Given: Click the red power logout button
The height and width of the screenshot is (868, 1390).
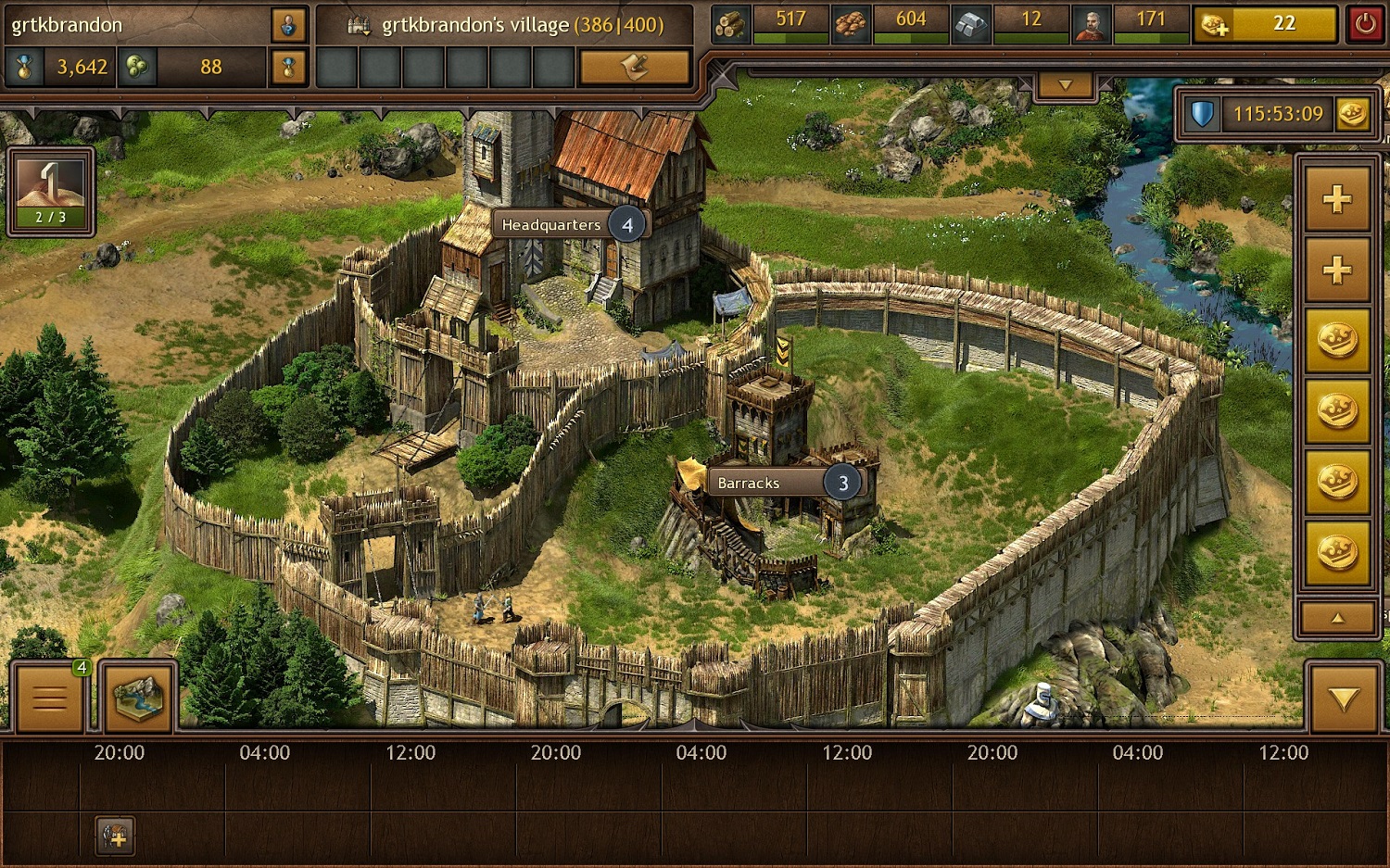Looking at the screenshot, I should (x=1365, y=24).
